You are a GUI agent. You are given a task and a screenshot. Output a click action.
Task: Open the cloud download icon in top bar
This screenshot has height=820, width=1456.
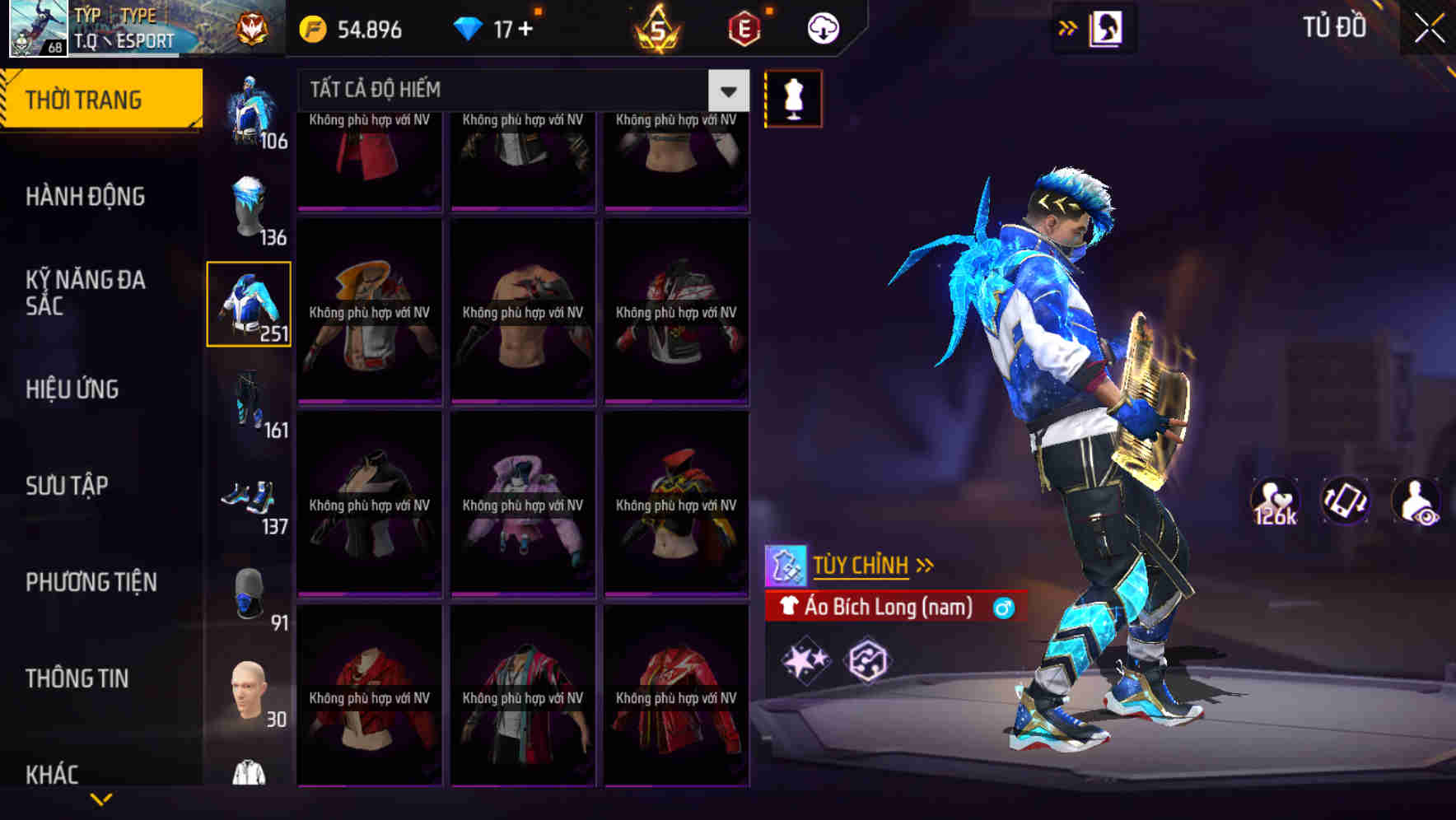821,27
